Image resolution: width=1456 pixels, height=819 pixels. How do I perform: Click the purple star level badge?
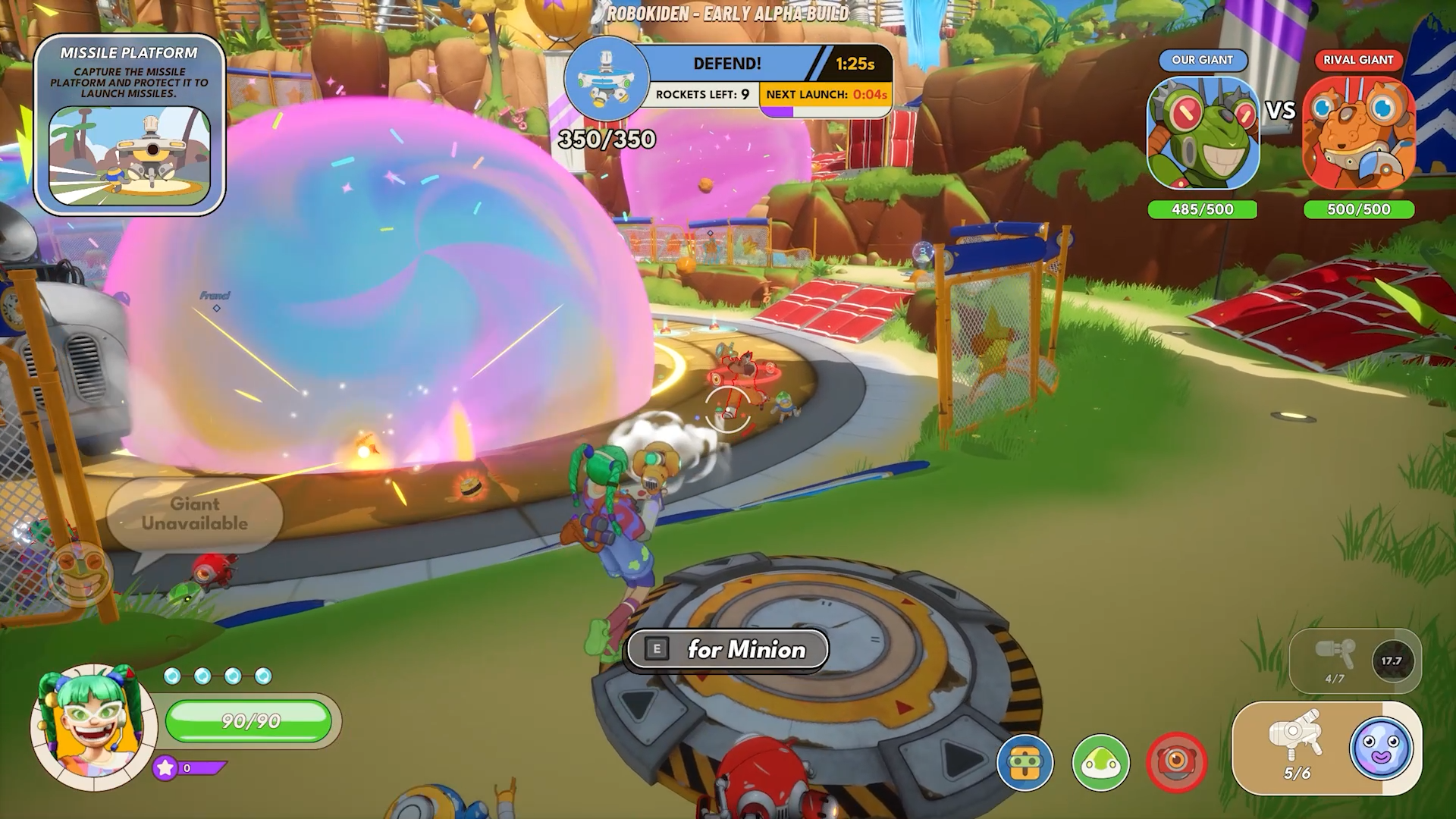(x=165, y=768)
